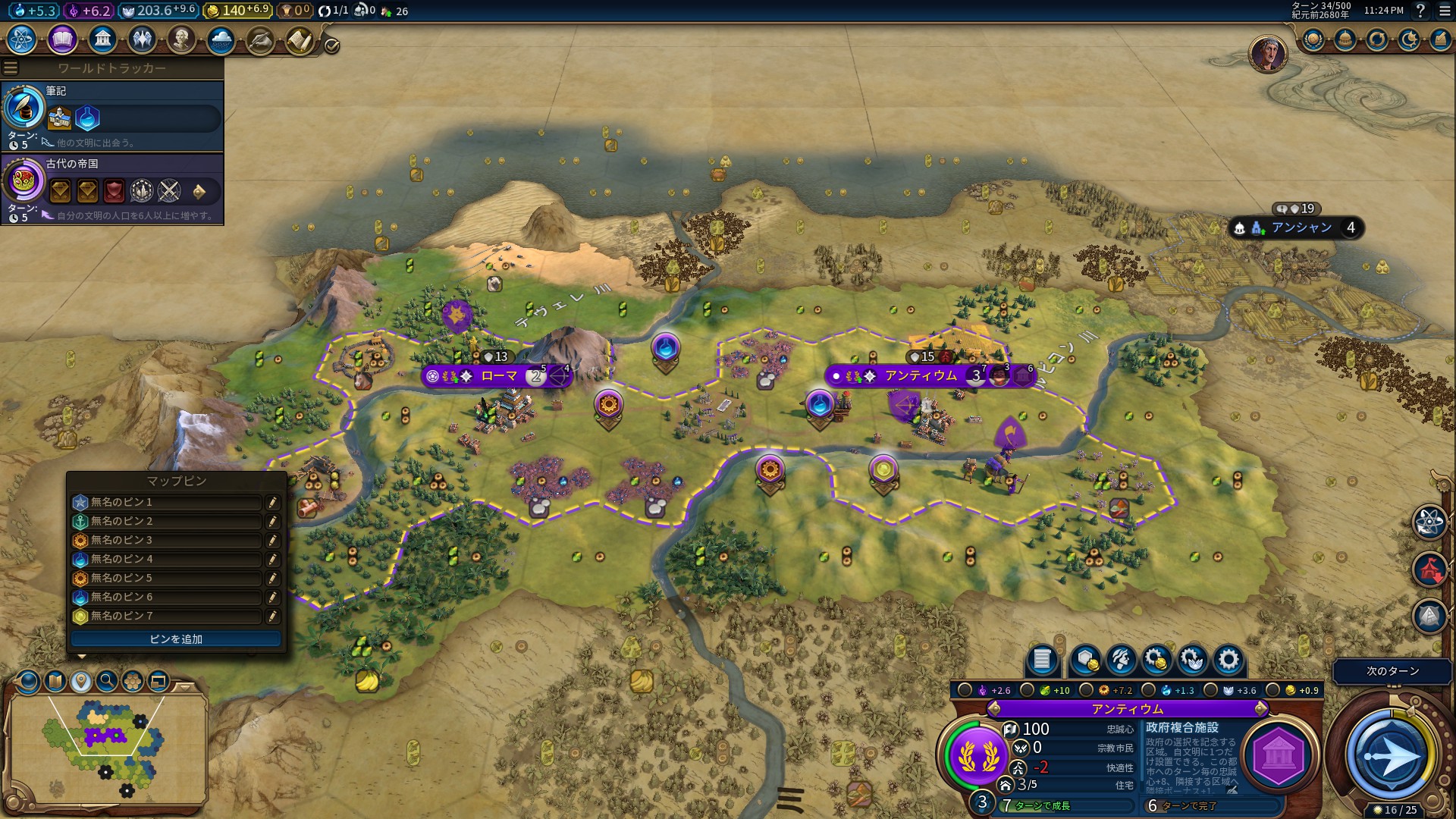Open the civics tree
This screenshot has height=819, width=1456.
62,39
